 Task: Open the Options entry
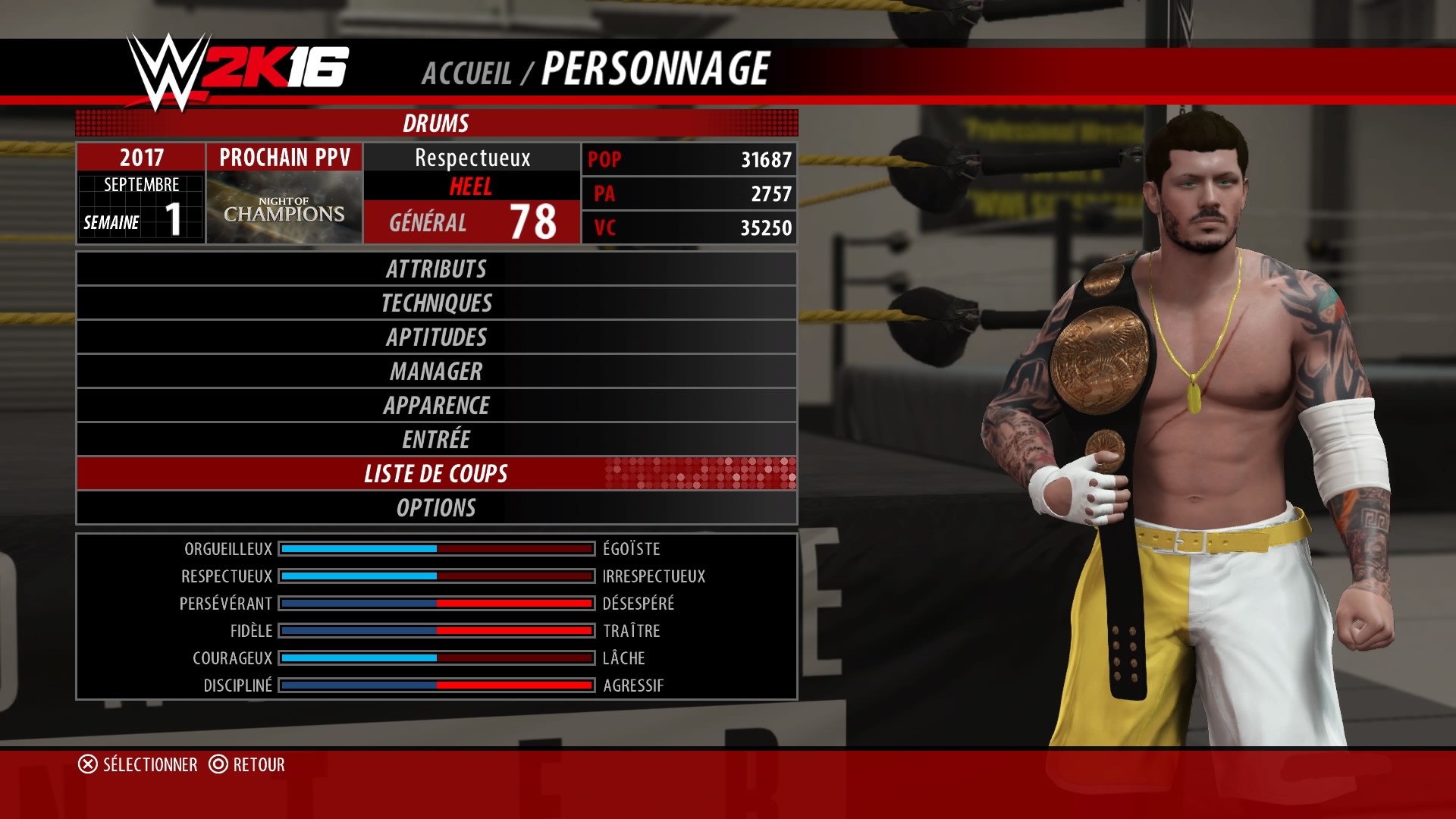point(436,508)
